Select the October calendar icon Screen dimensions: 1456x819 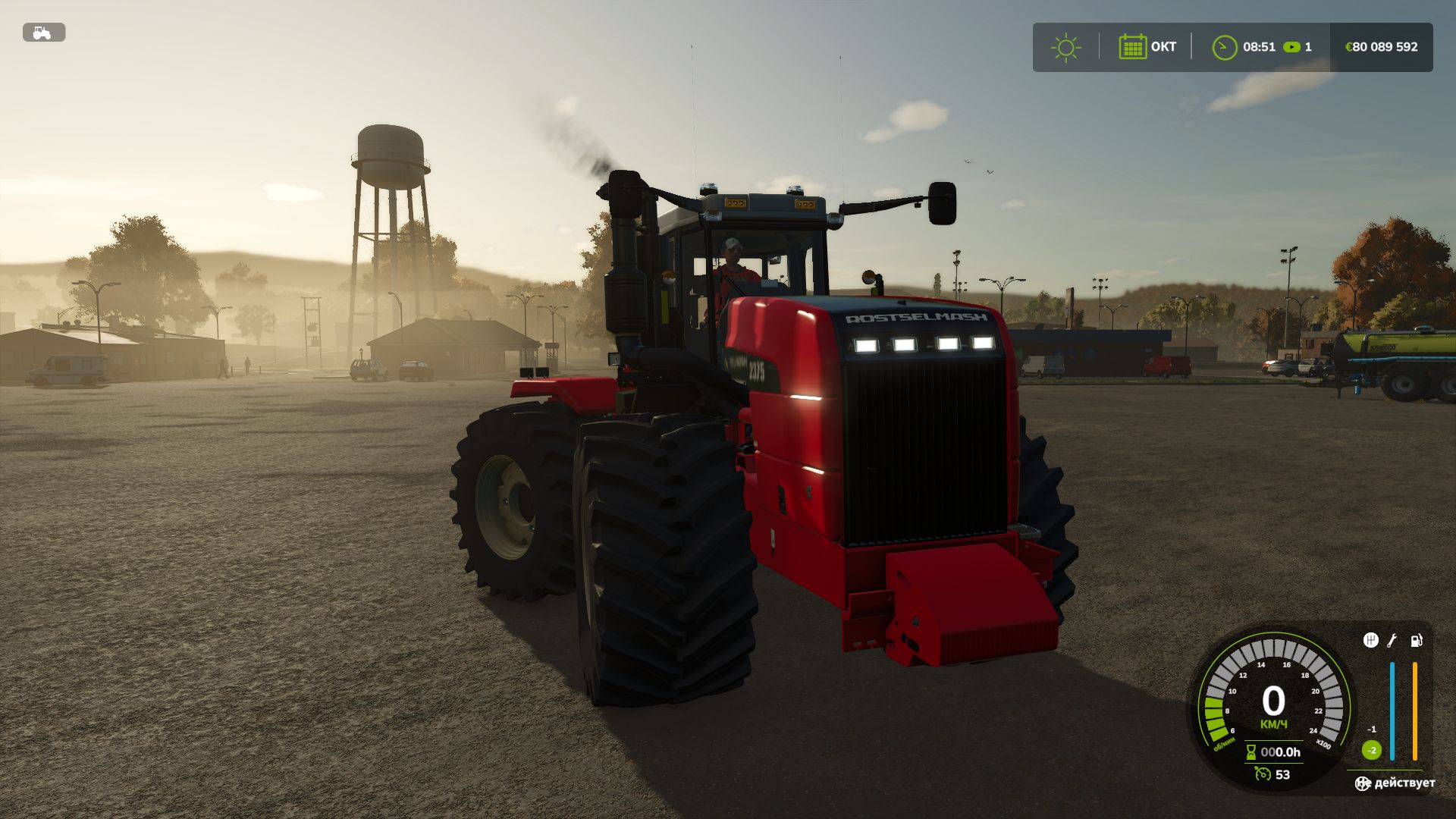pyautogui.click(x=1132, y=47)
